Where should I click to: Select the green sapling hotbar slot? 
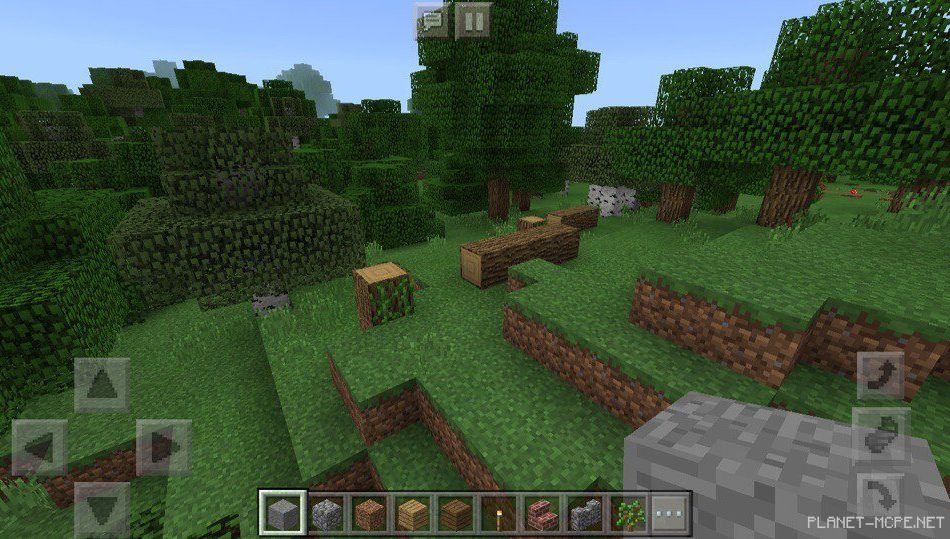point(628,513)
